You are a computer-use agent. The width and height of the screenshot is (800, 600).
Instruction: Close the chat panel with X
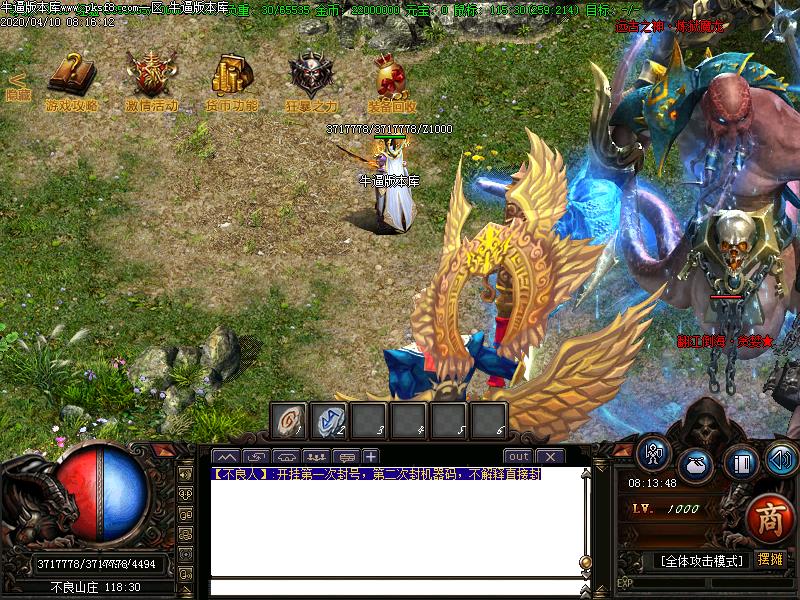pyautogui.click(x=550, y=456)
